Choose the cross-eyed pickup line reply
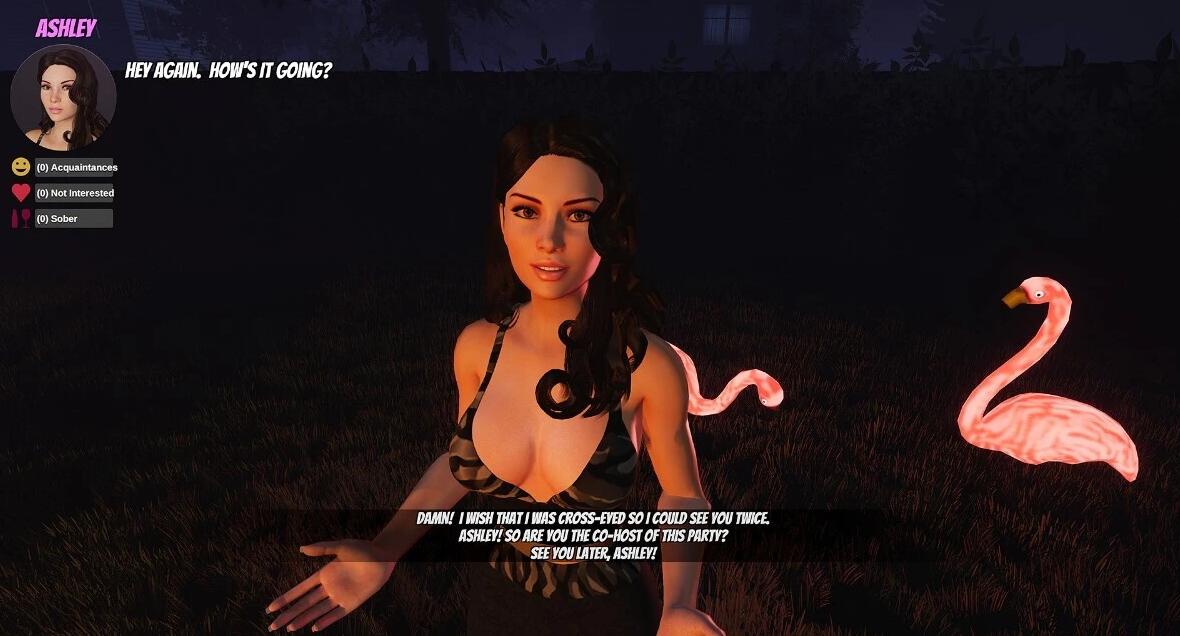 (x=593, y=519)
